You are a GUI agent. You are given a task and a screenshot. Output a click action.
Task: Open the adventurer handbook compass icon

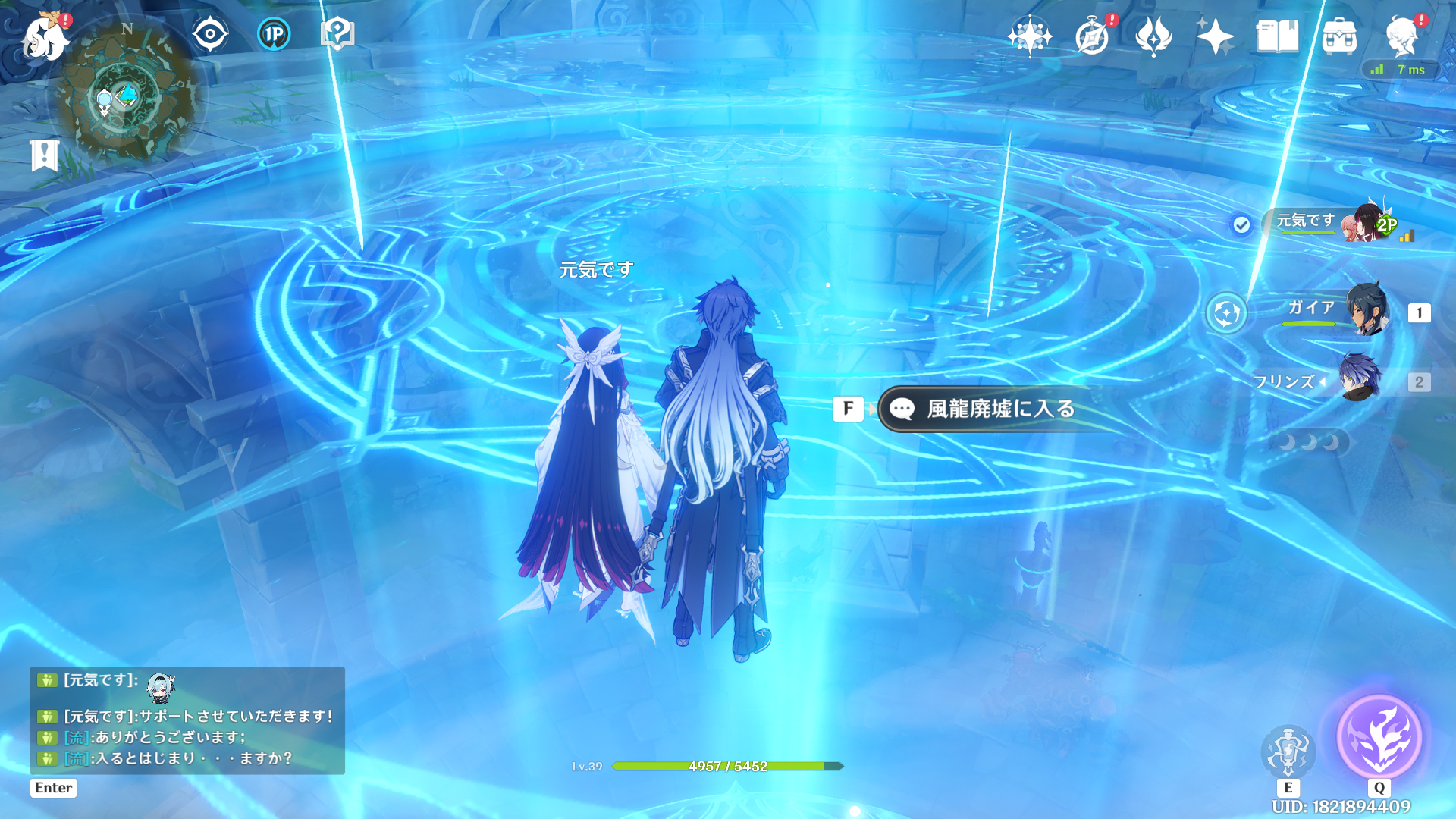click(1092, 36)
